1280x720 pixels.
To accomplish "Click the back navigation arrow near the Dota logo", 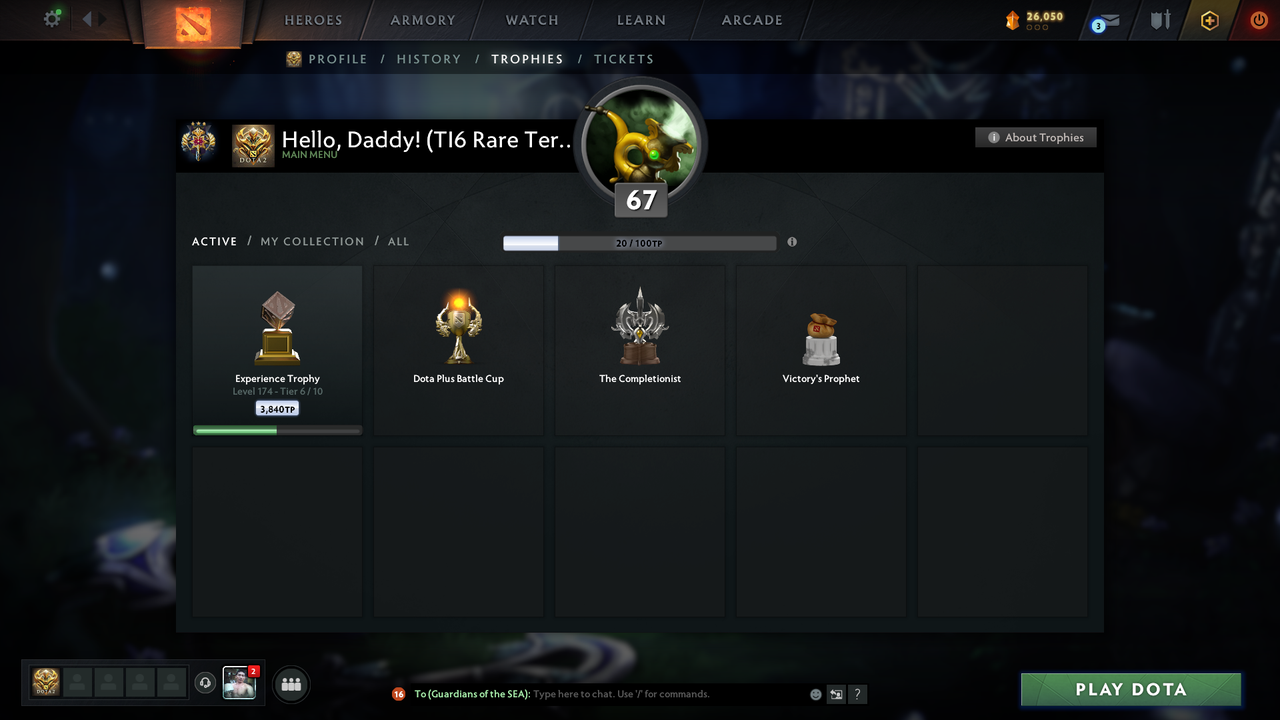I will pyautogui.click(x=88, y=17).
